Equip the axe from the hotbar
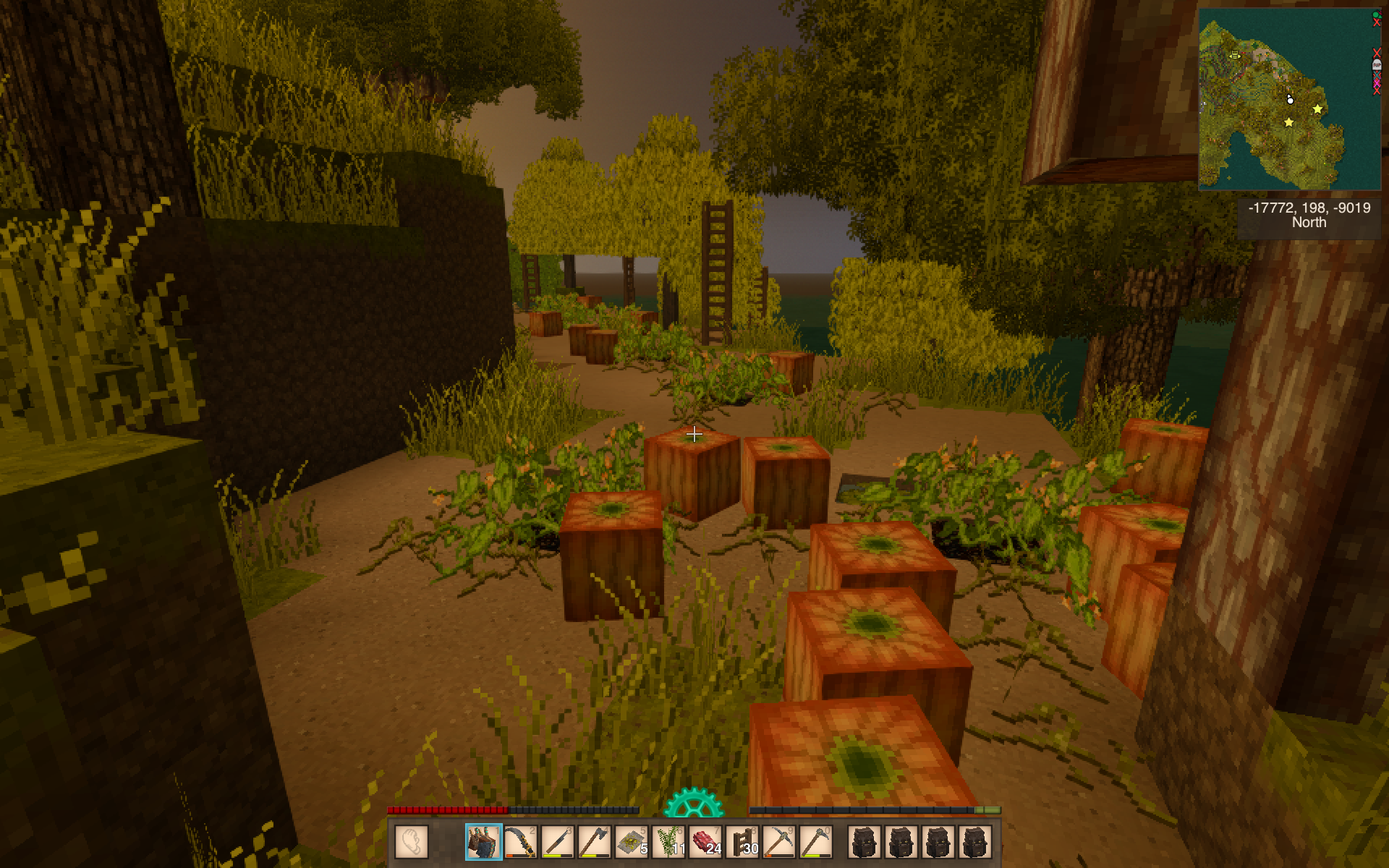1389x868 pixels. pyautogui.click(x=595, y=842)
